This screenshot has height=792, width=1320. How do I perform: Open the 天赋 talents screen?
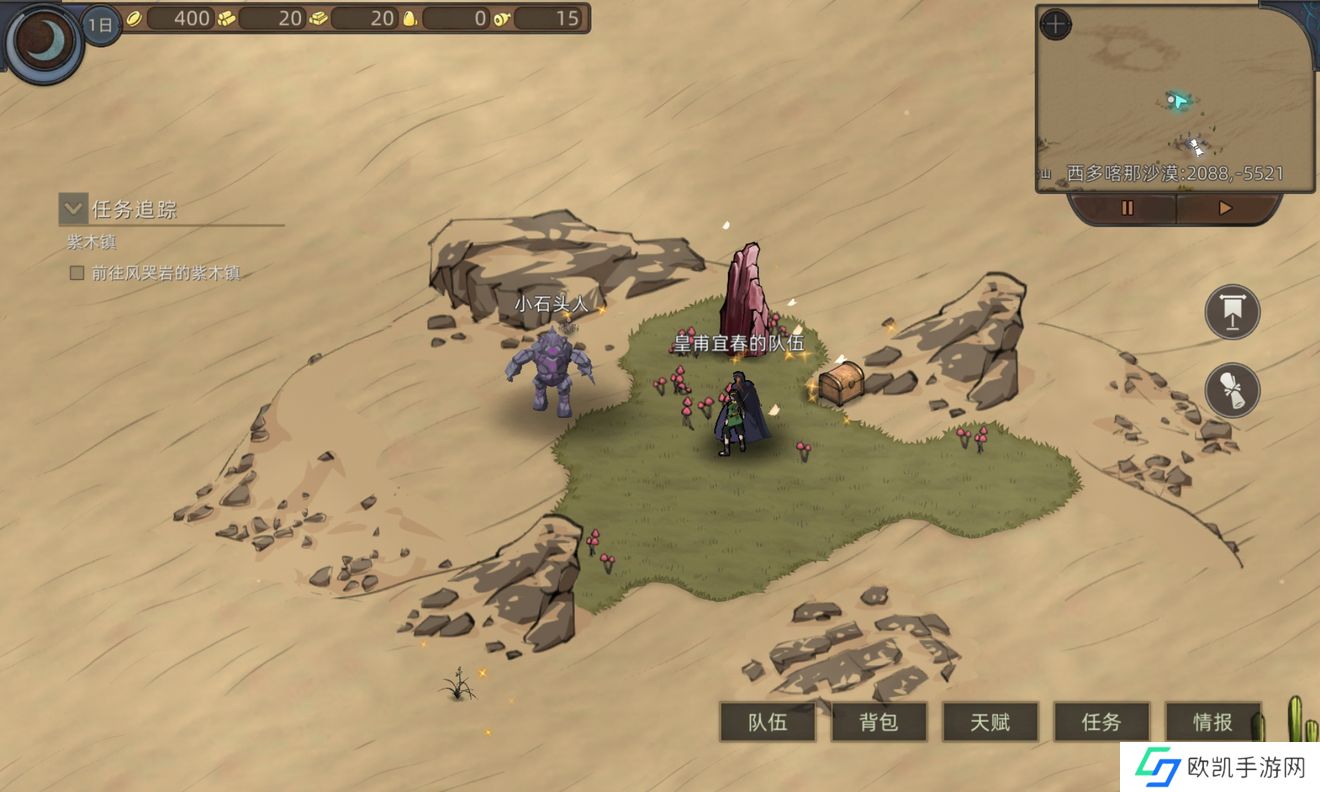point(990,722)
